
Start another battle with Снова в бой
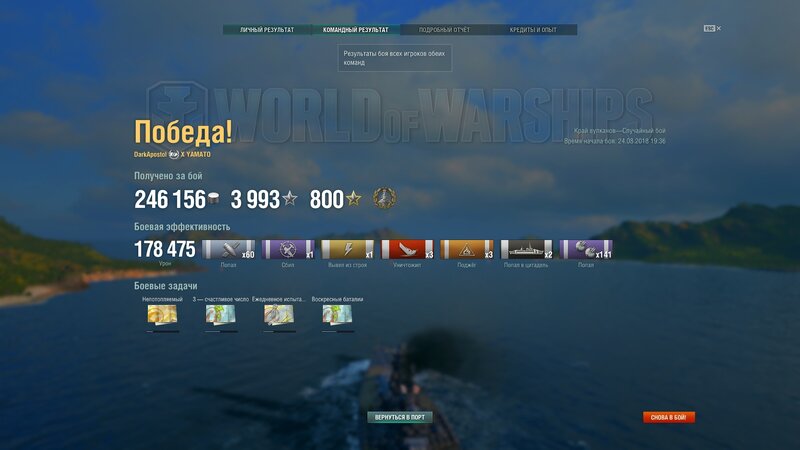[x=669, y=417]
